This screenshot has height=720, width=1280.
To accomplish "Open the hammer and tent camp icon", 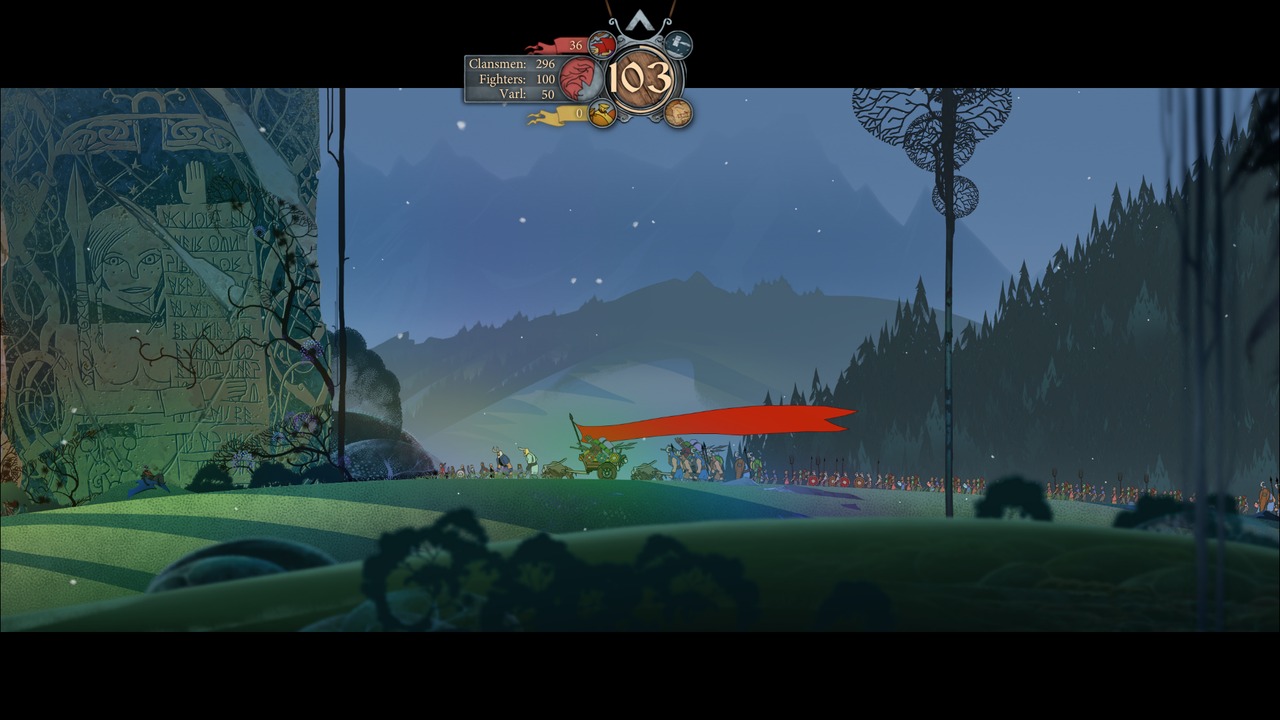I will click(x=679, y=44).
